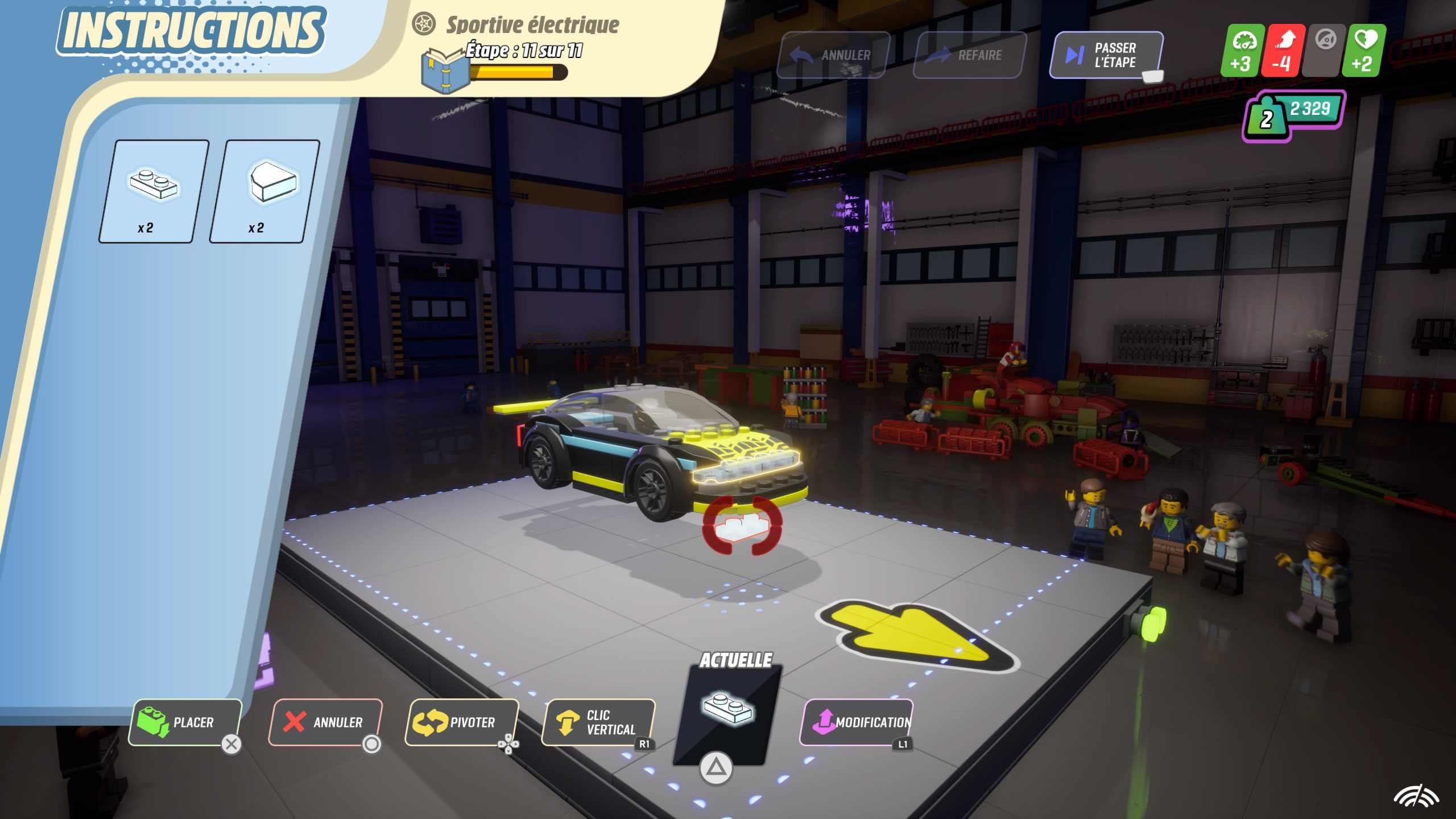Select the Actuelle current piece tile
The height and width of the screenshot is (819, 1456).
[727, 714]
